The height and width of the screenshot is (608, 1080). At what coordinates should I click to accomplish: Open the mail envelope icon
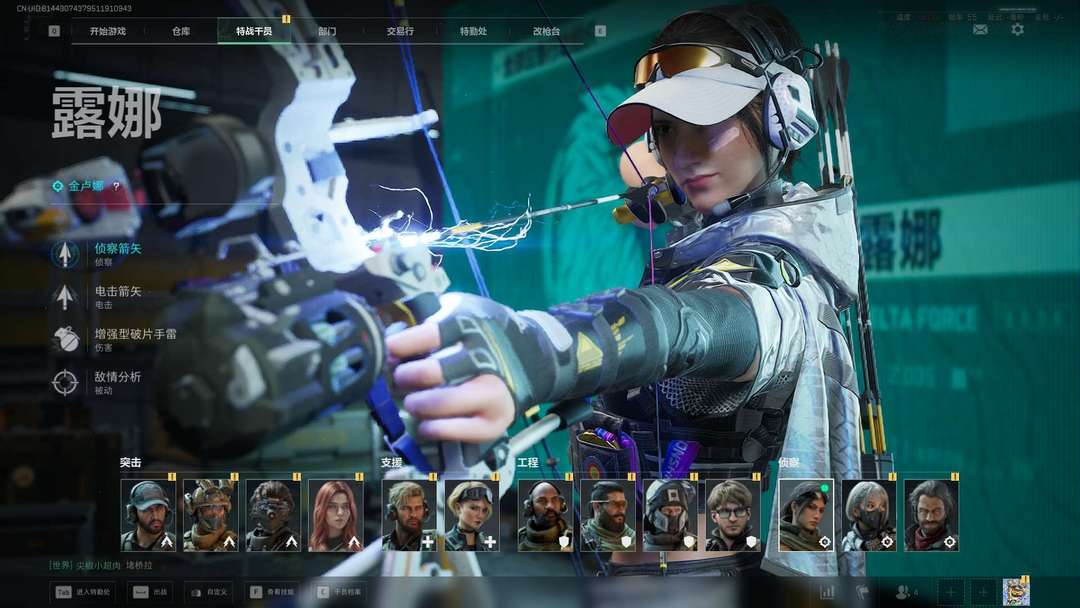click(x=980, y=30)
